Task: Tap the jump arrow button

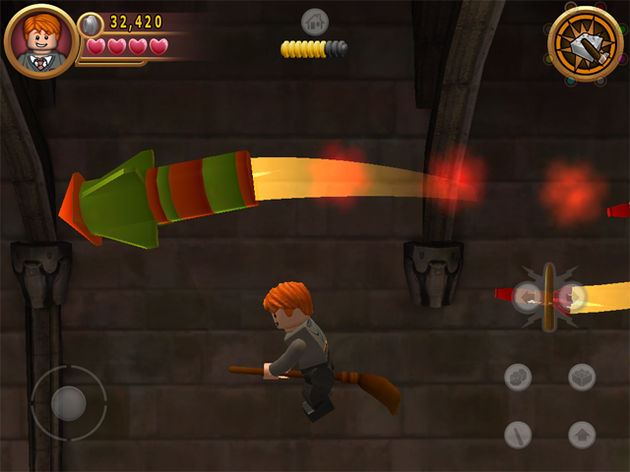Action: coord(582,435)
